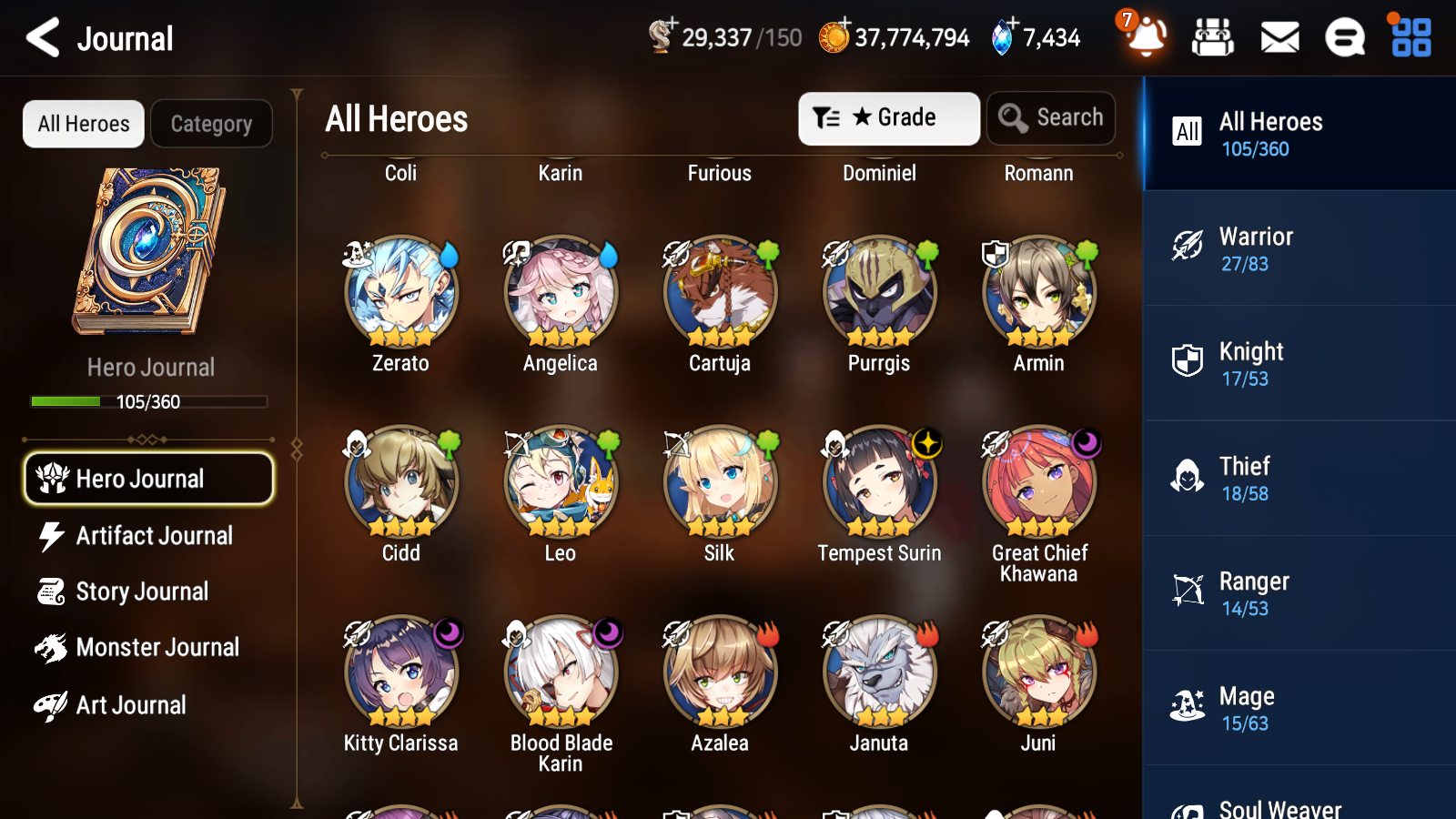The image size is (1456, 819).
Task: Open the mailbox icon
Action: click(1279, 37)
